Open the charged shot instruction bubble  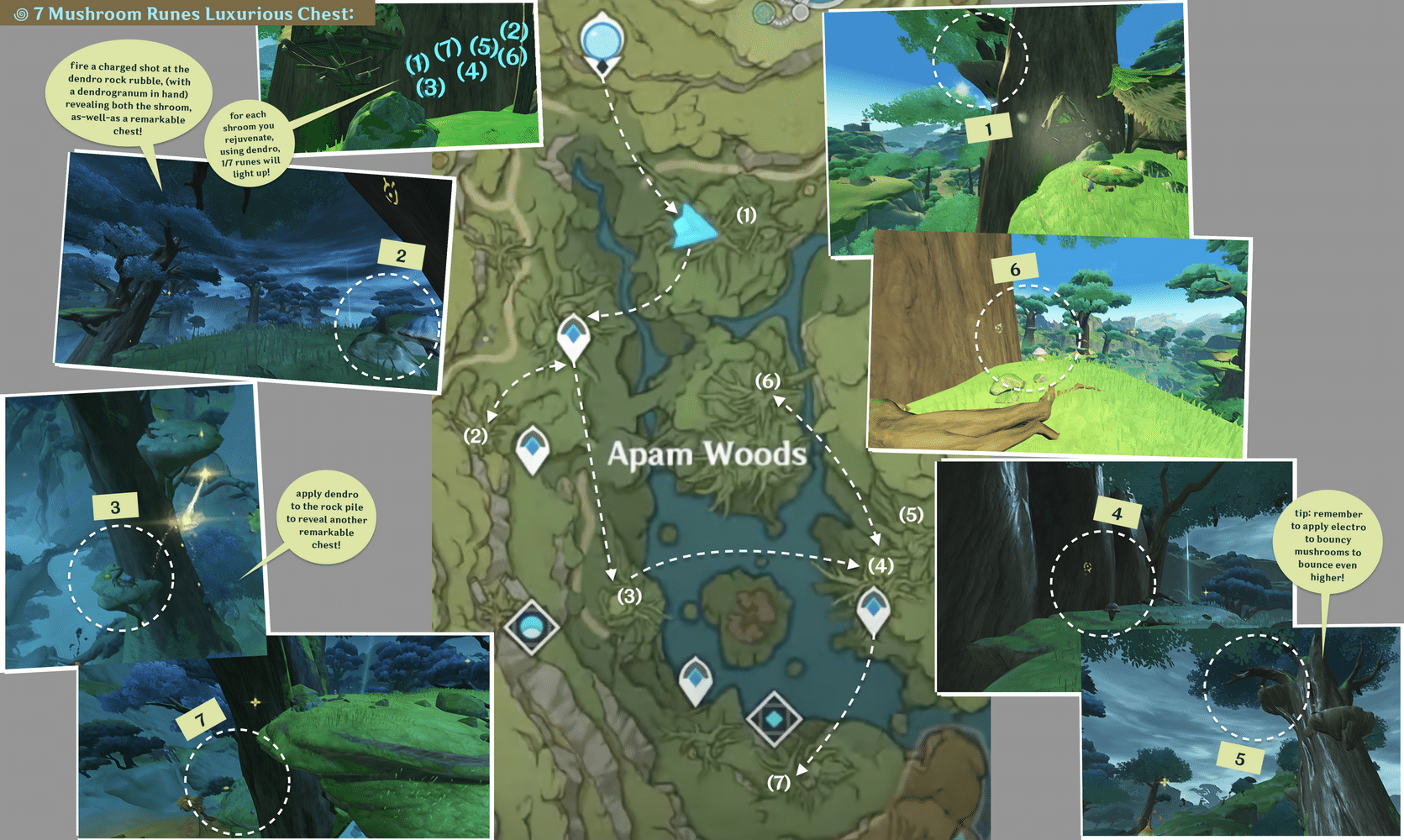click(130, 97)
